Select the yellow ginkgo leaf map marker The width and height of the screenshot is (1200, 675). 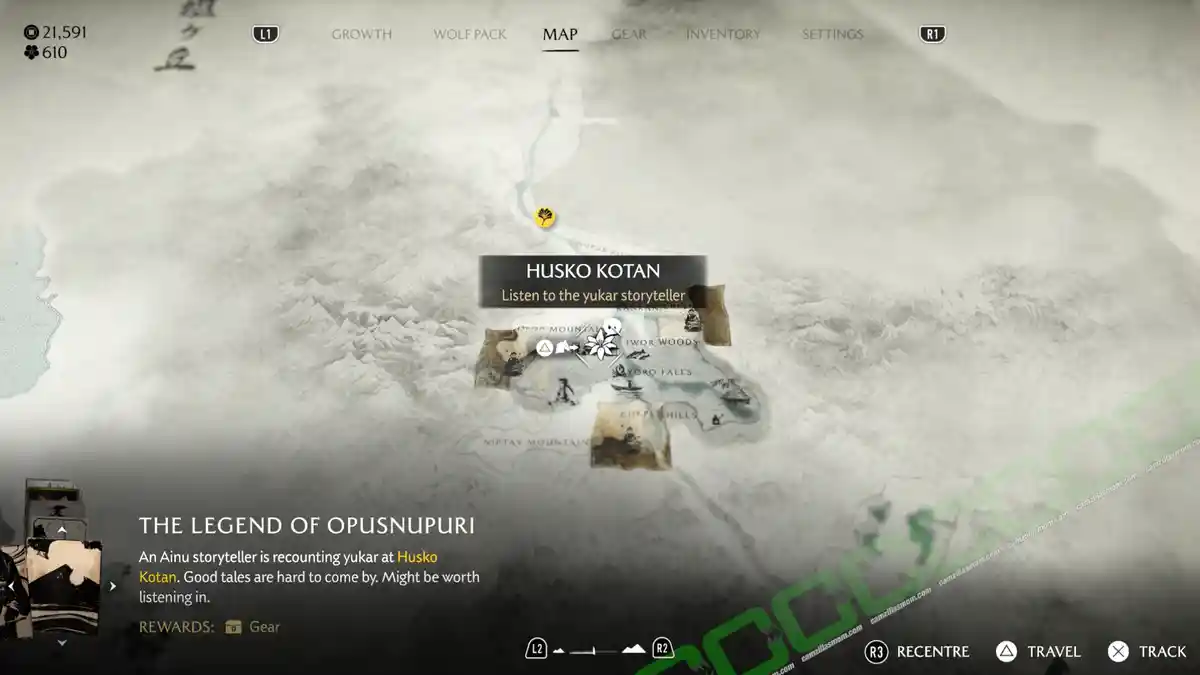click(545, 217)
